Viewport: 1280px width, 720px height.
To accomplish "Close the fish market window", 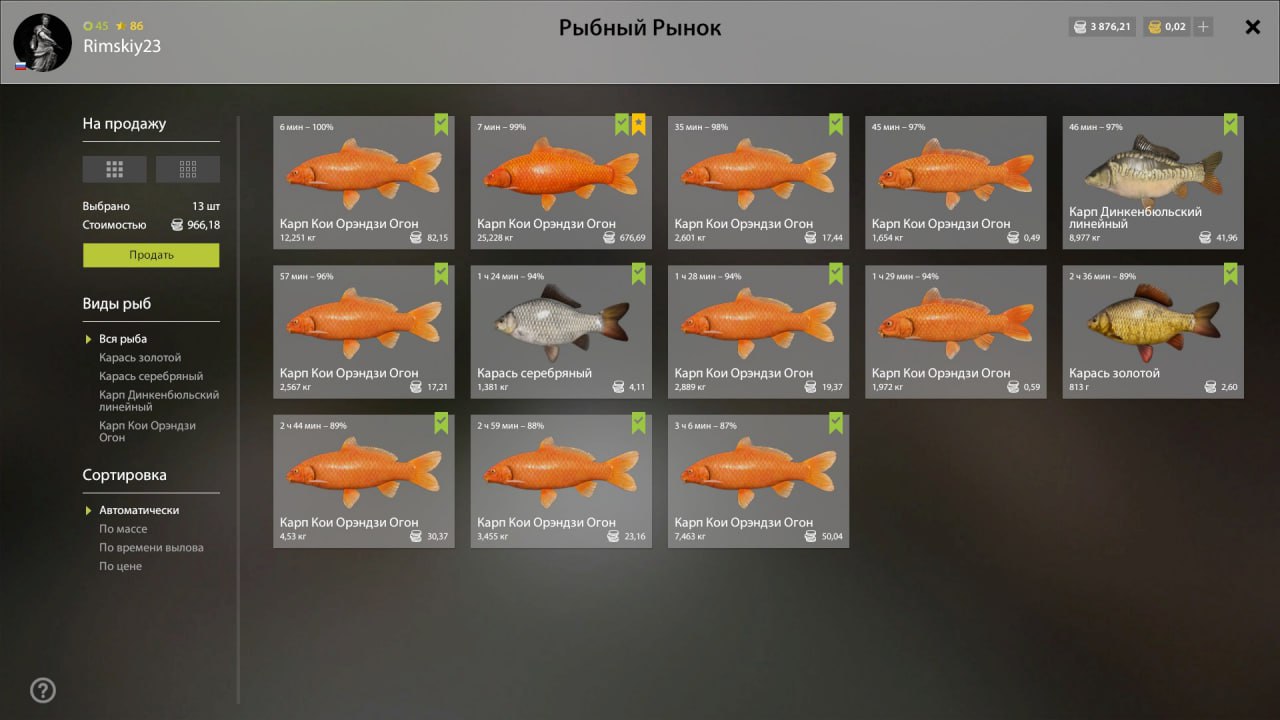I will click(1252, 27).
